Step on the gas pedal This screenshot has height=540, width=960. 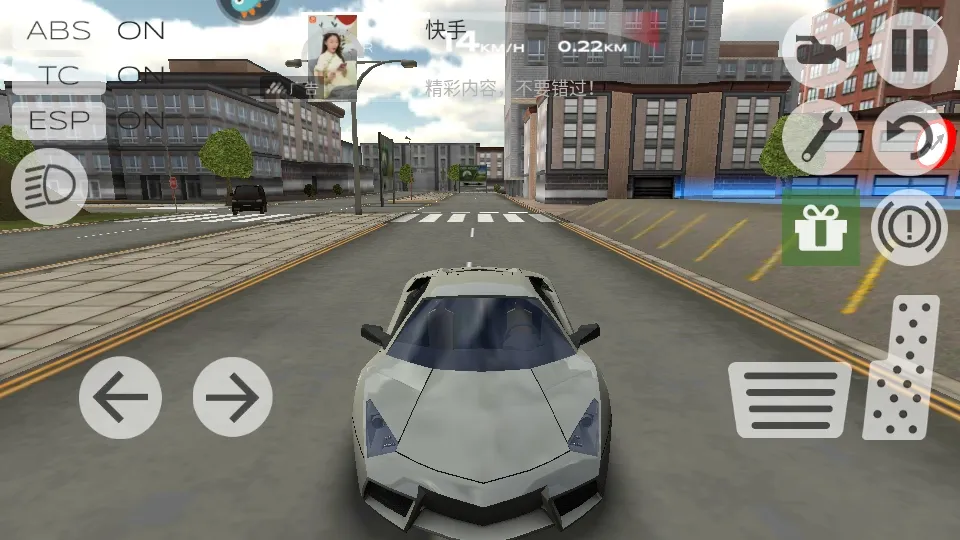[904, 367]
